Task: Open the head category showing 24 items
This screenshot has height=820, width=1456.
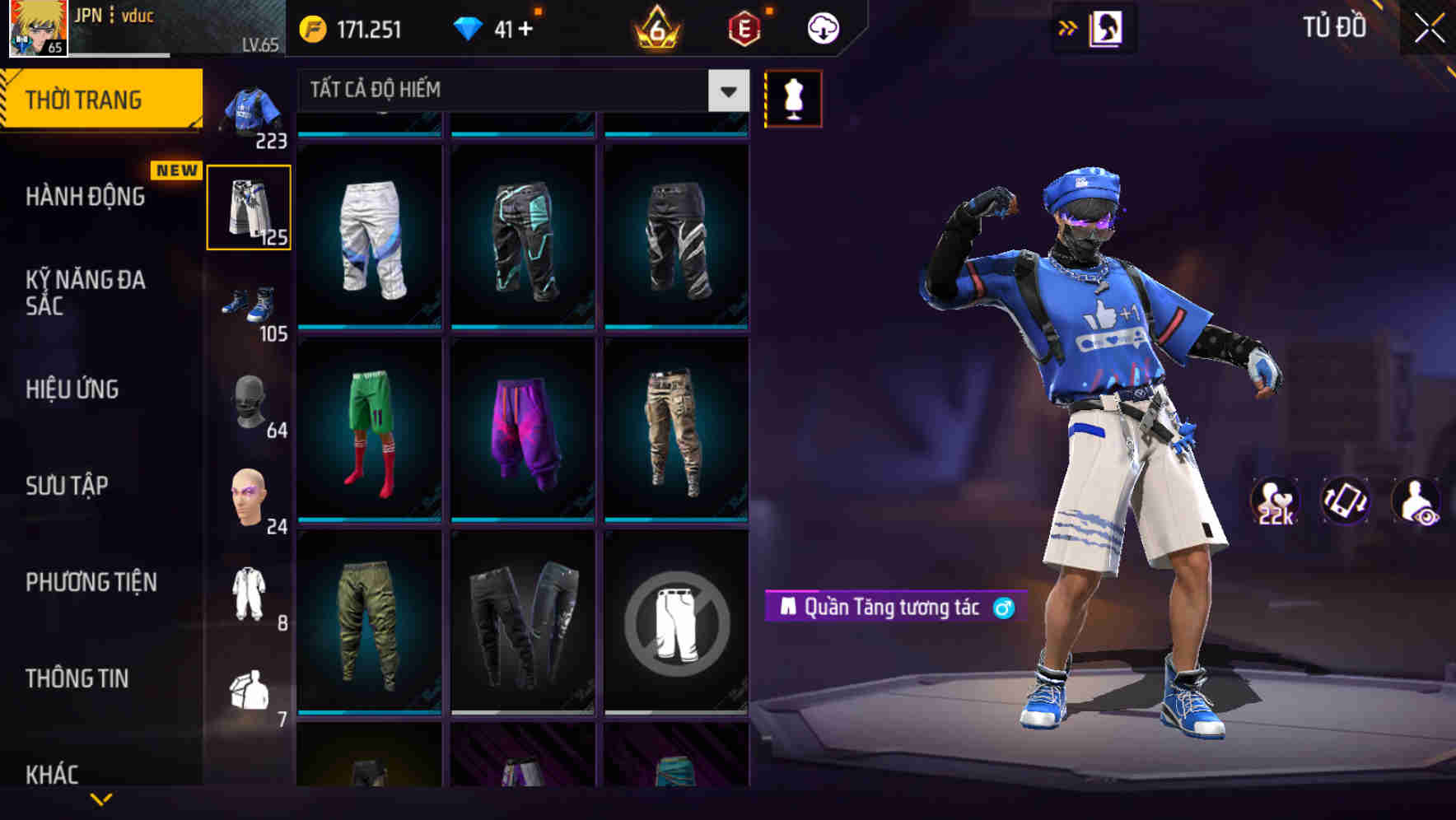Action: pyautogui.click(x=250, y=492)
